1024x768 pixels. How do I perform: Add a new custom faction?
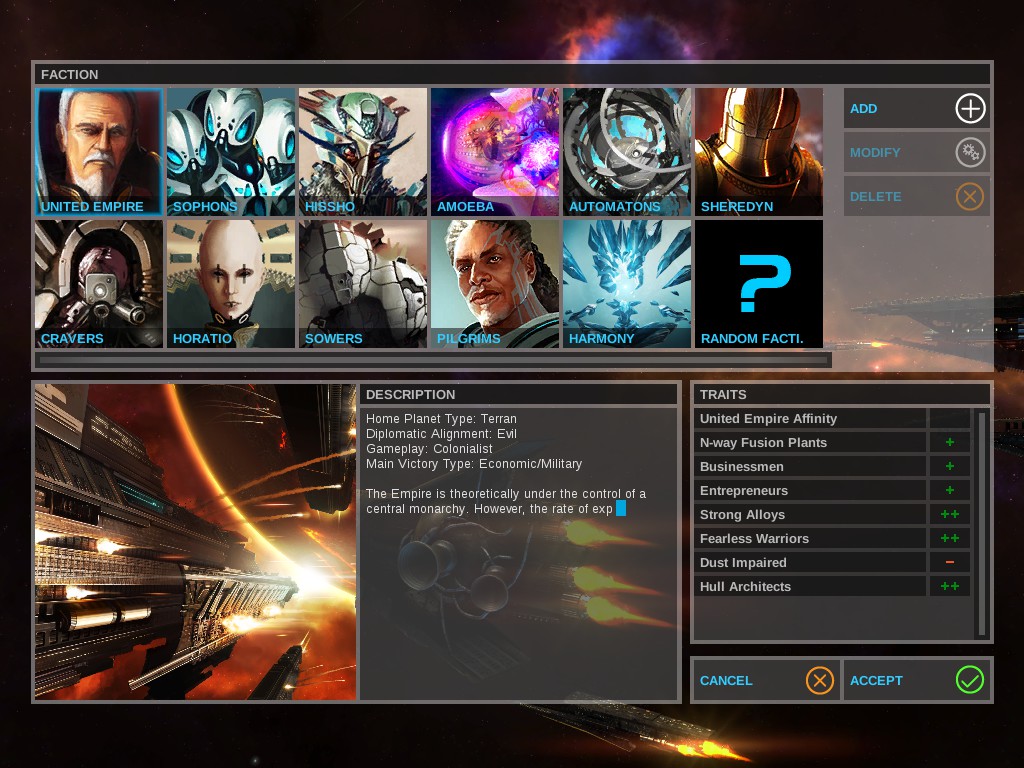[917, 108]
